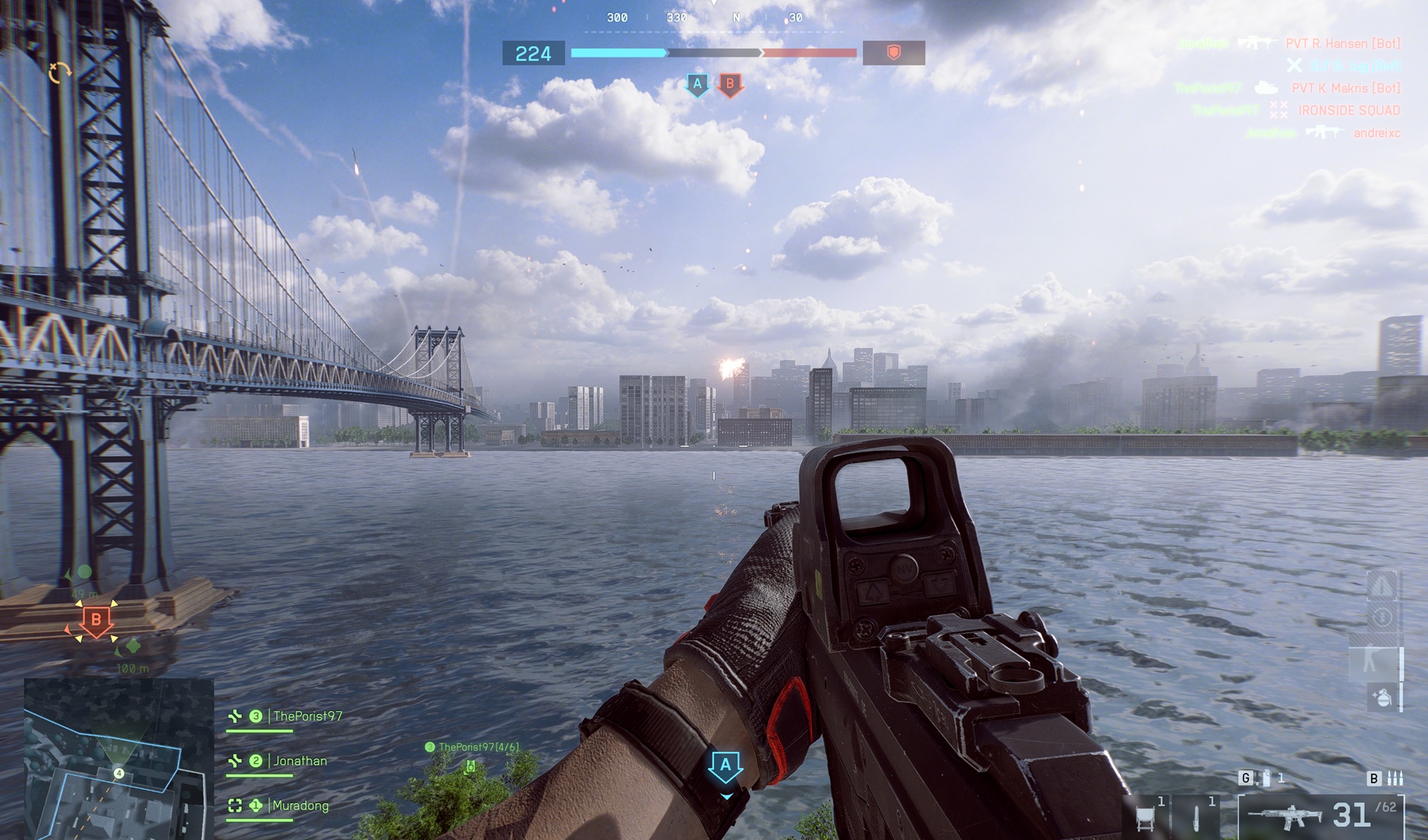Click the soldier stance indicator icon
The width and height of the screenshot is (1428, 840).
point(1373,662)
